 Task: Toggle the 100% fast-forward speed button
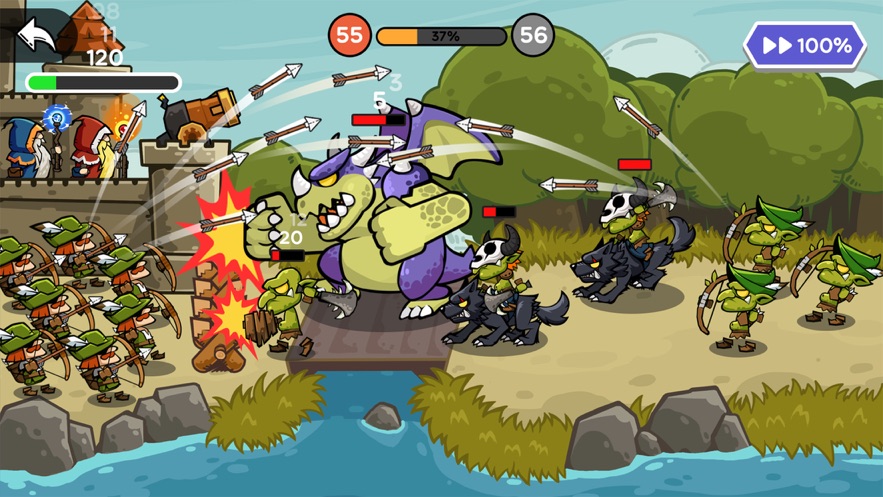[x=804, y=46]
